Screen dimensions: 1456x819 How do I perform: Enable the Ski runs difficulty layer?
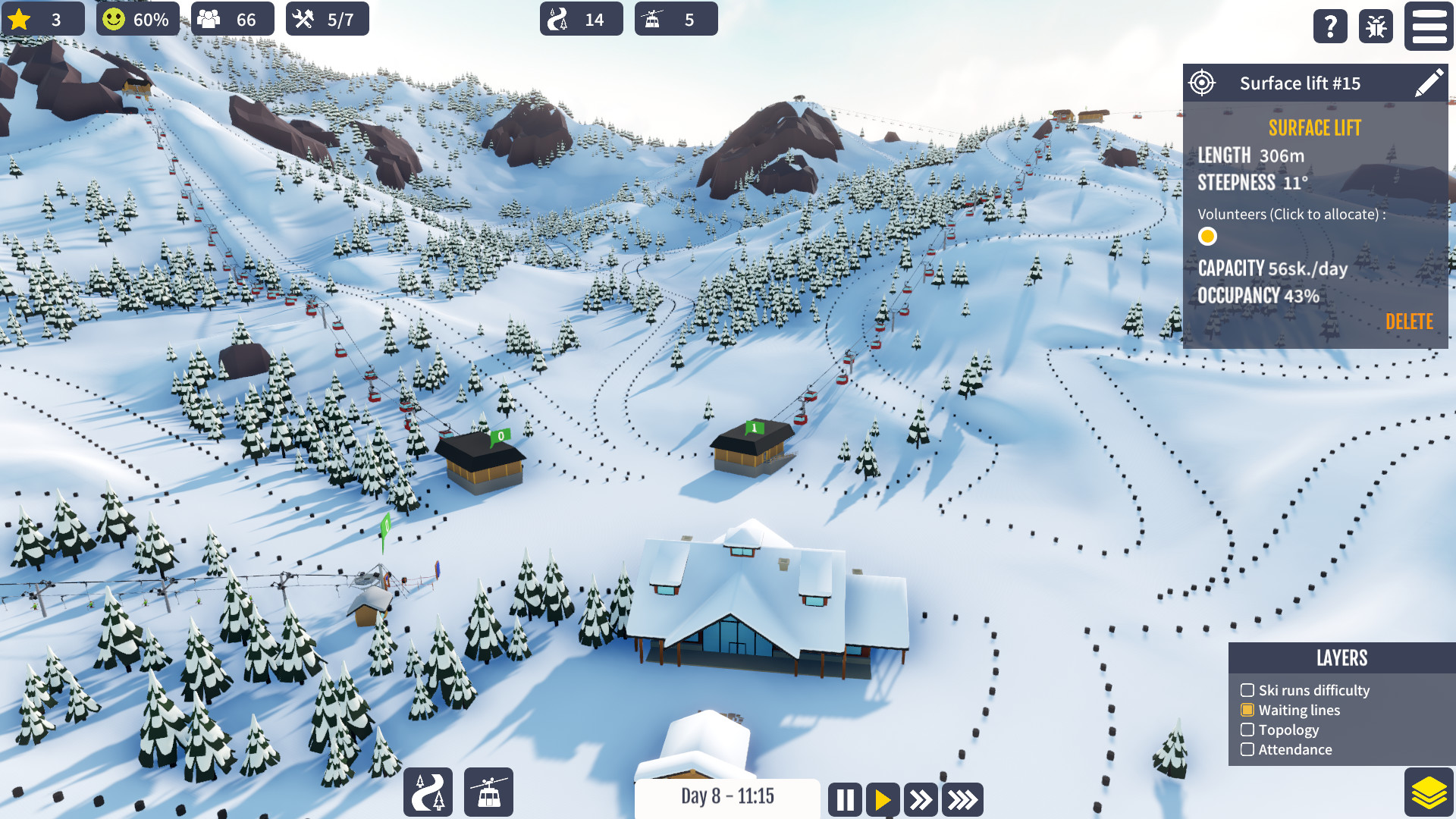1248,690
